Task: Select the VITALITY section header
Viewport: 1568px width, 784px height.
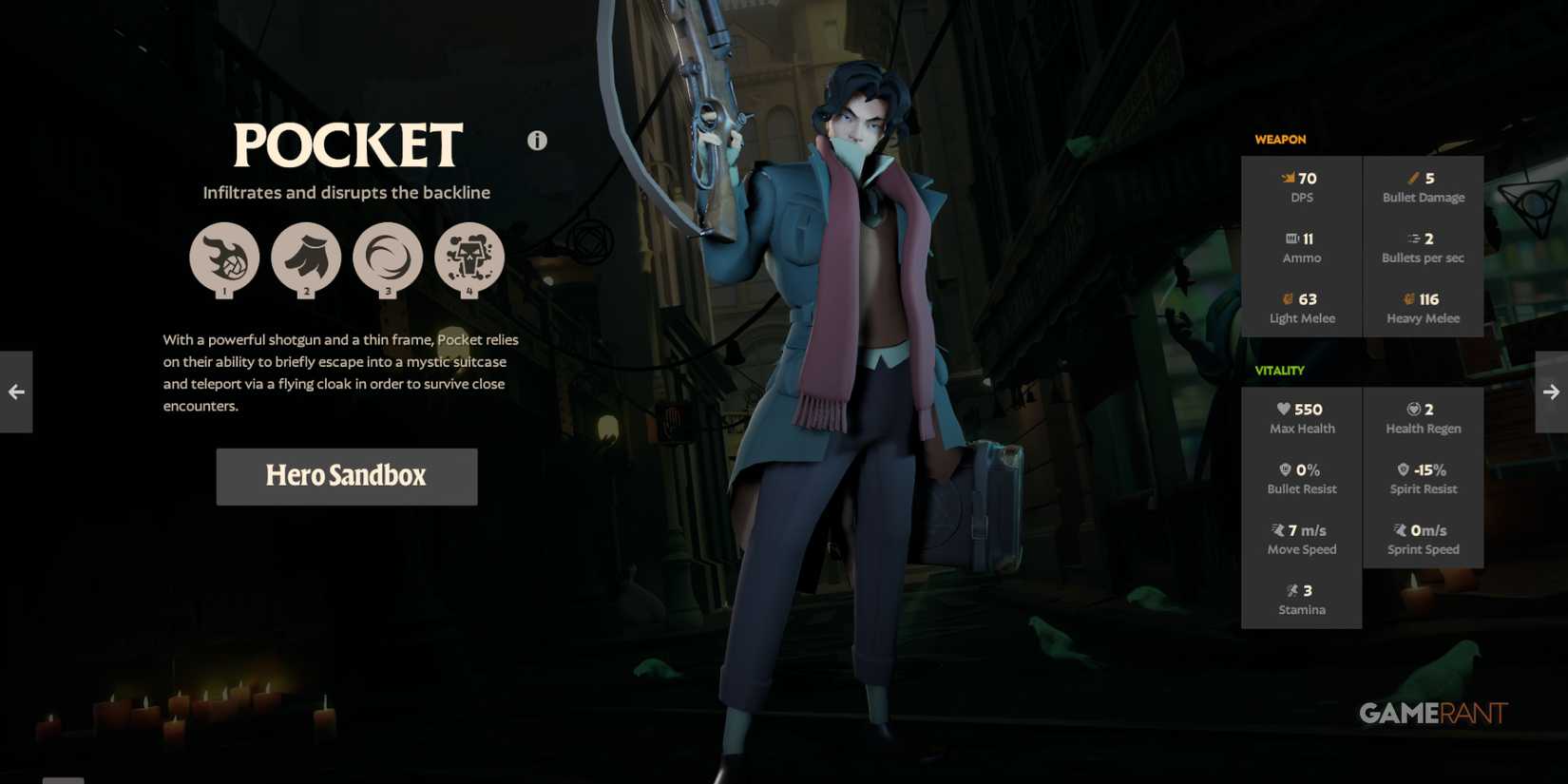Action: coord(1279,370)
